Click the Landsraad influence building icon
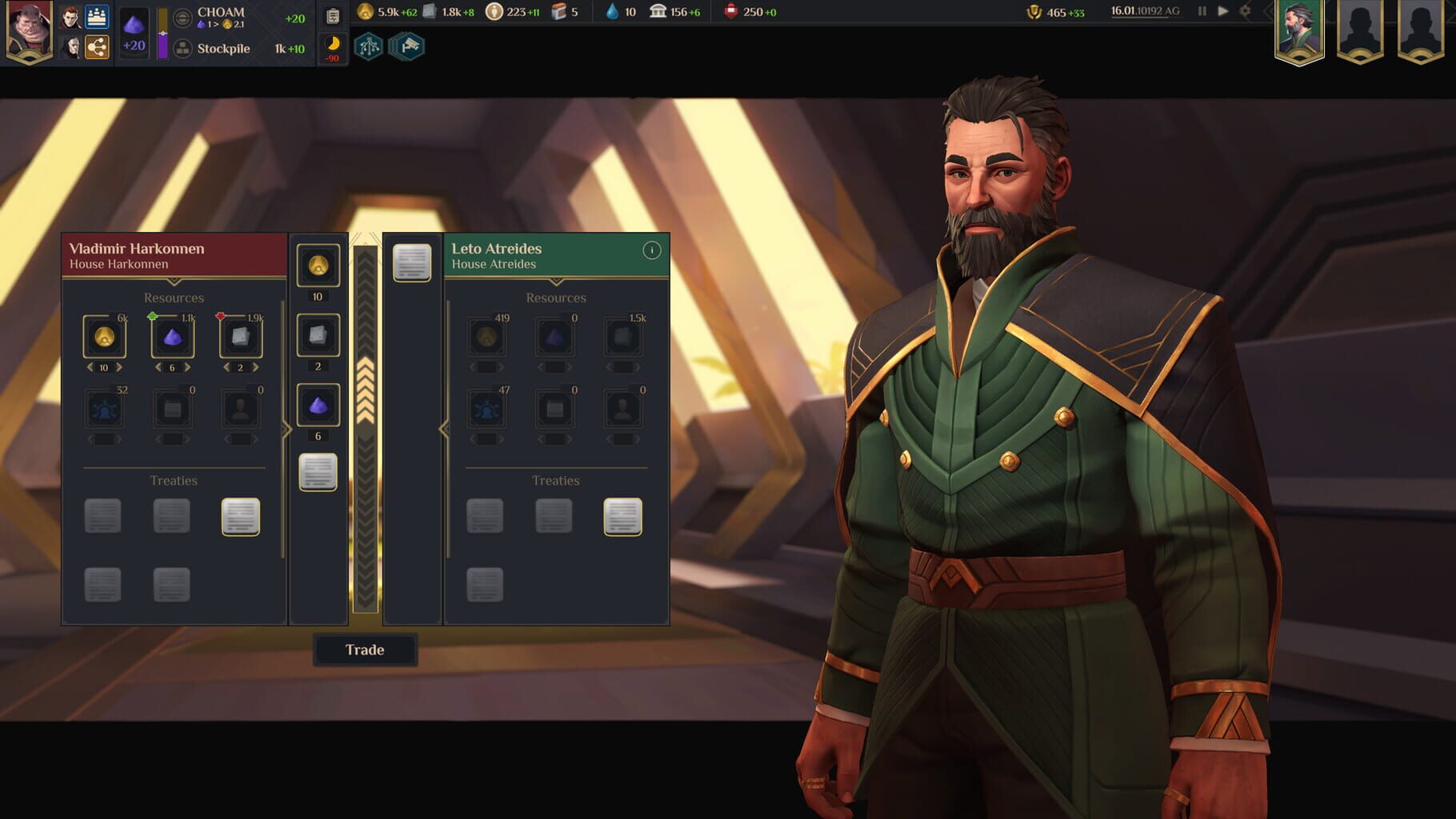 point(658,12)
